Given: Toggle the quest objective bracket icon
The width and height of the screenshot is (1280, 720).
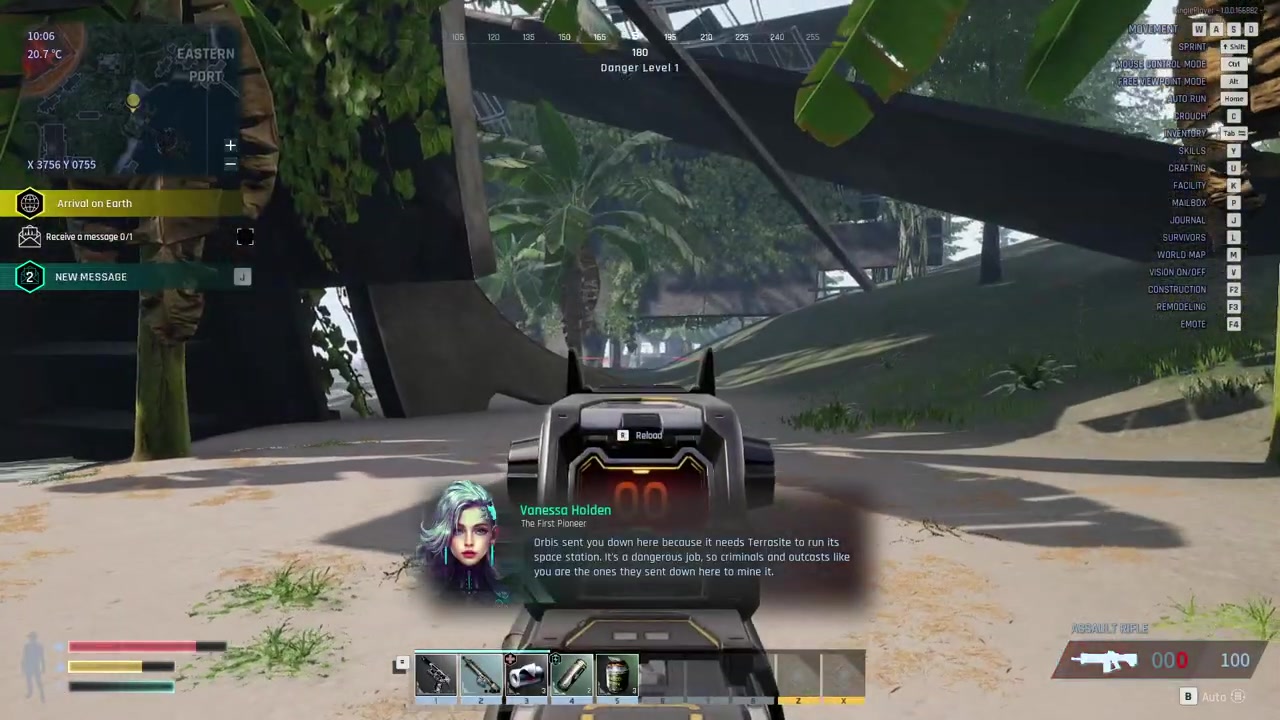Looking at the screenshot, I should coord(245,237).
